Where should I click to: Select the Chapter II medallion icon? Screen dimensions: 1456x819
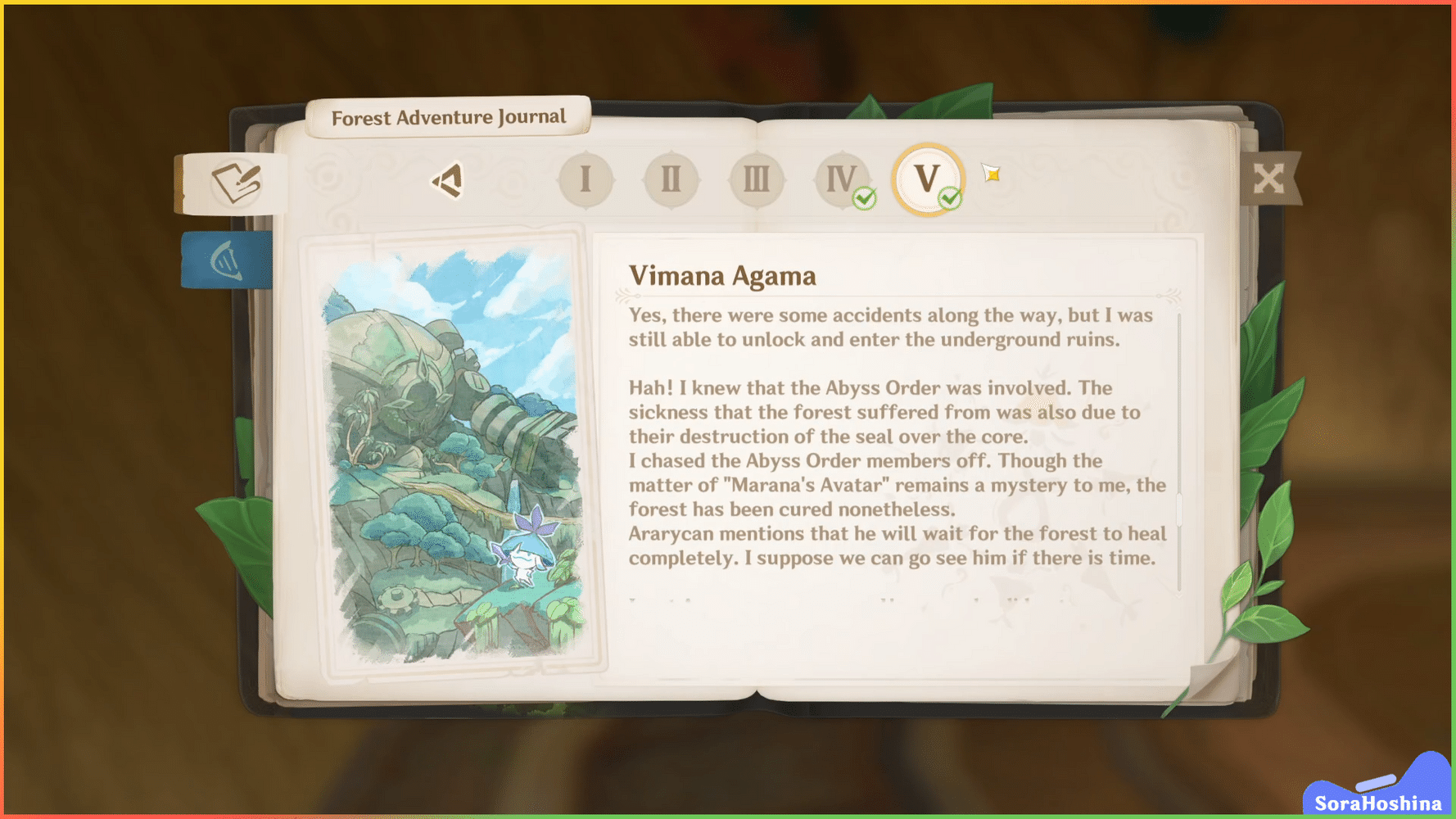pos(671,179)
